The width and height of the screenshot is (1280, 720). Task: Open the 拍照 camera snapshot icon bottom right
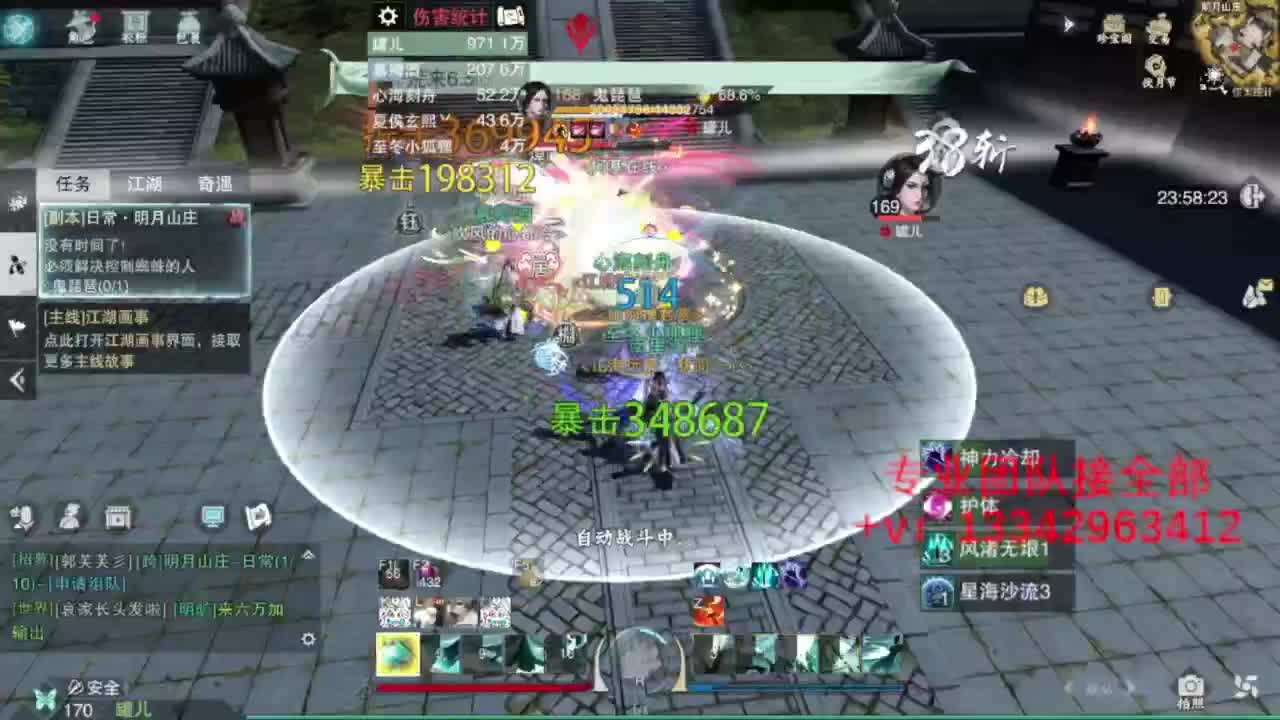point(1190,685)
